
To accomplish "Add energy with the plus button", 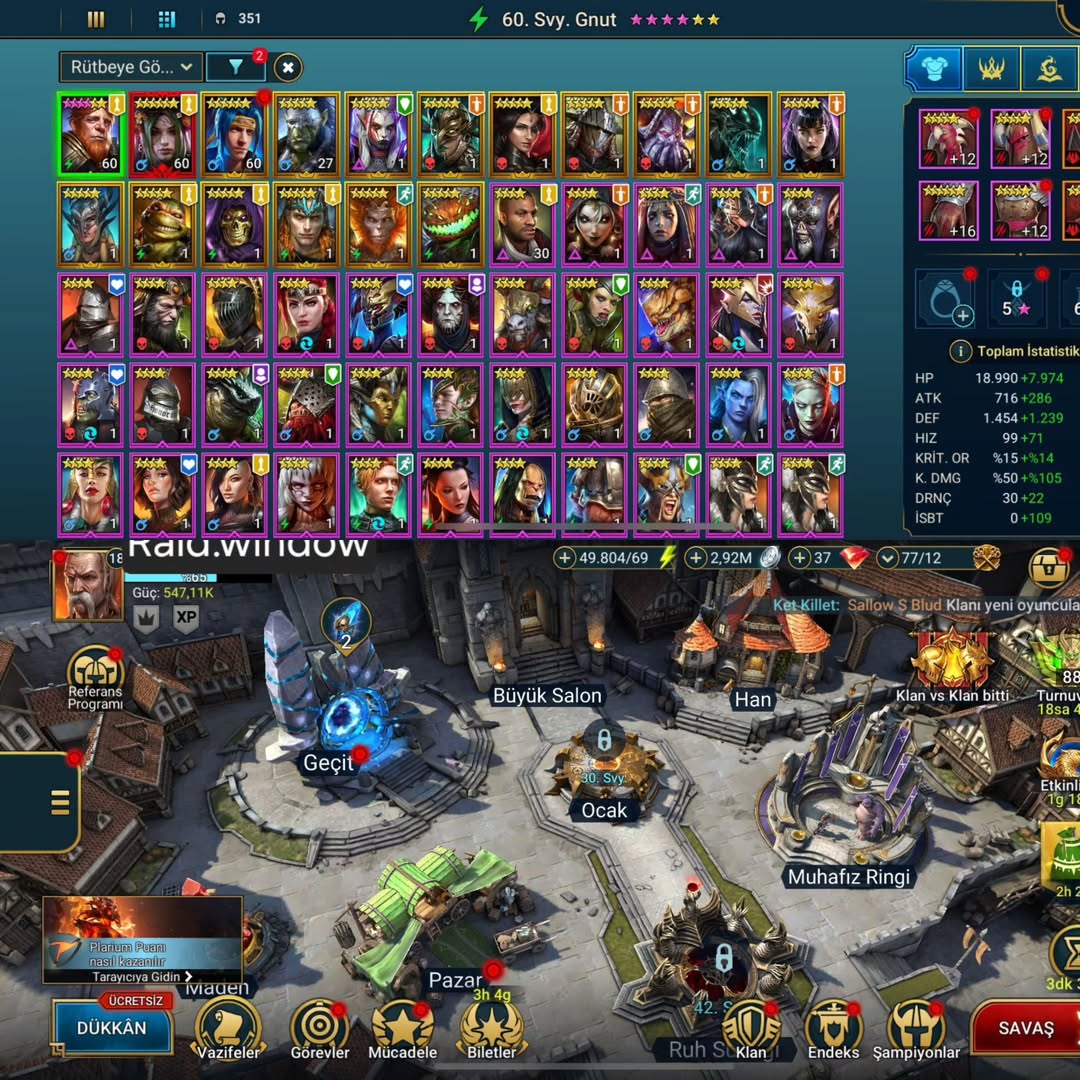I will pyautogui.click(x=565, y=557).
